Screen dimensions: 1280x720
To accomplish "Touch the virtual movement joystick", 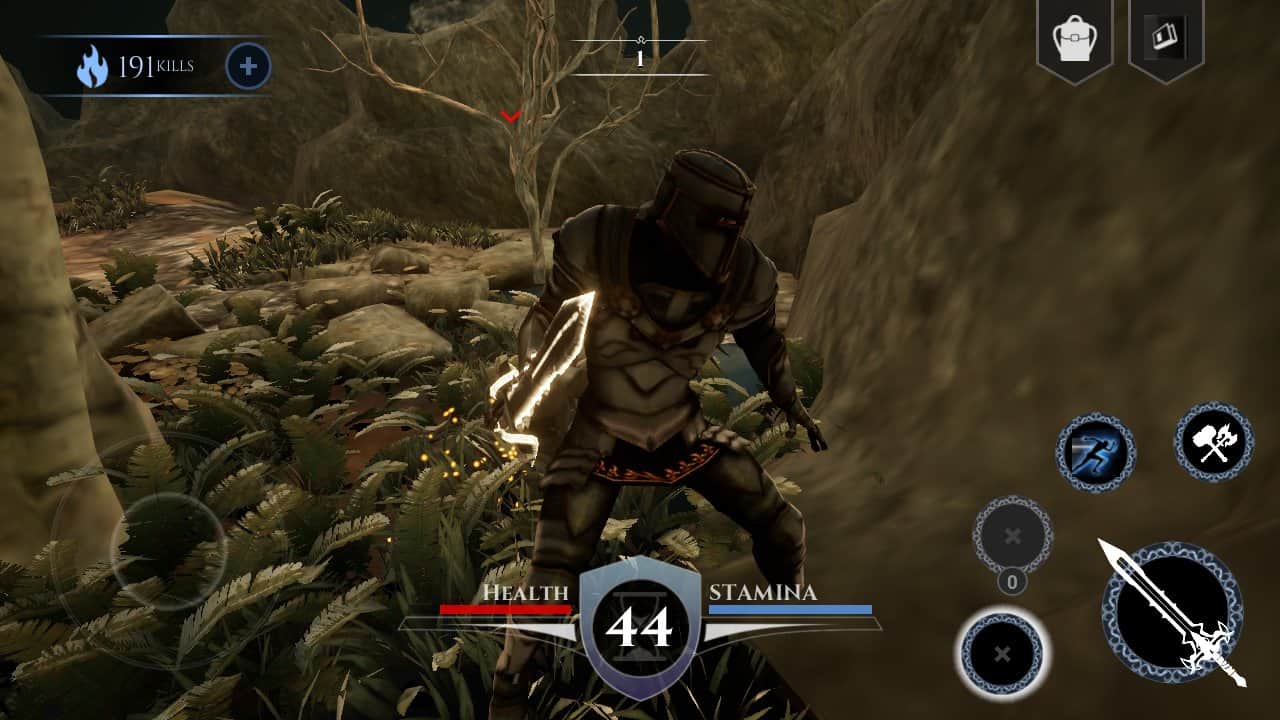I will point(168,551).
